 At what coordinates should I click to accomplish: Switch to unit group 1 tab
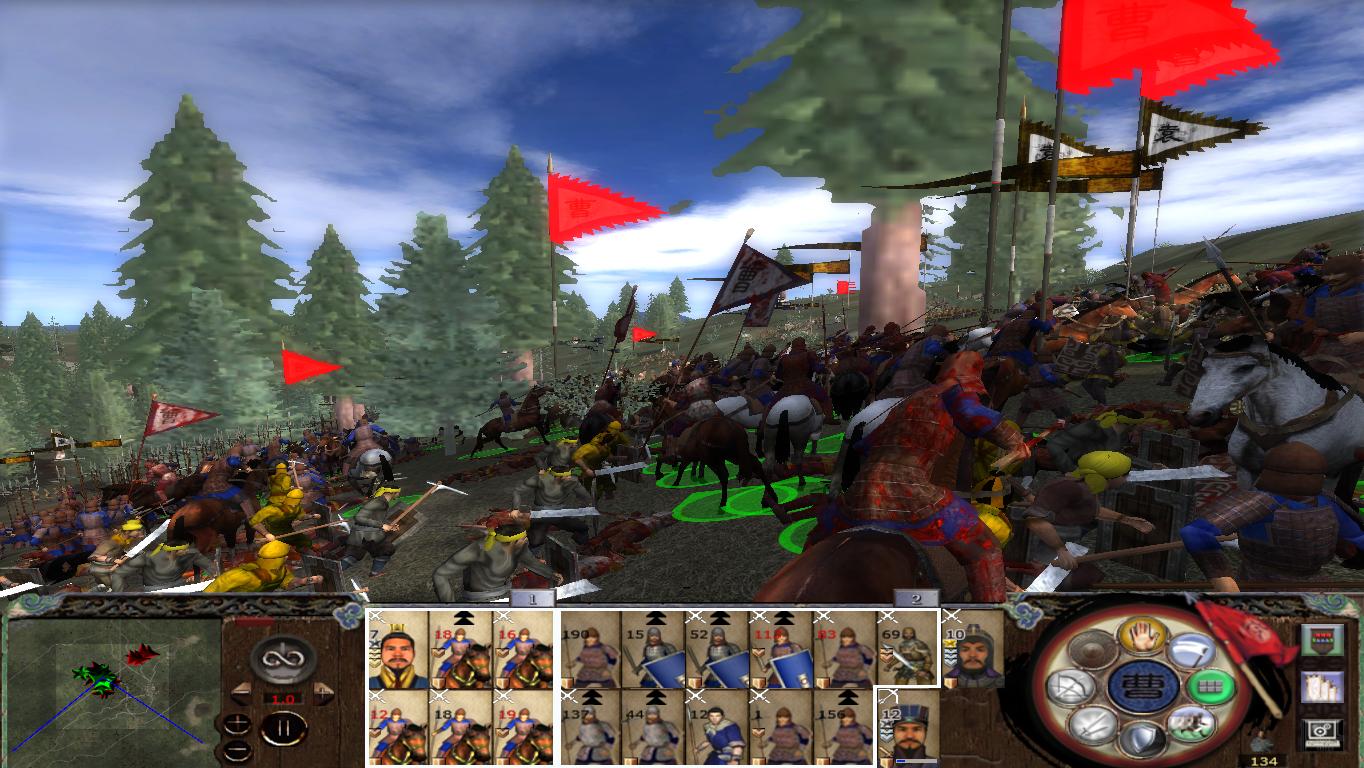531,600
